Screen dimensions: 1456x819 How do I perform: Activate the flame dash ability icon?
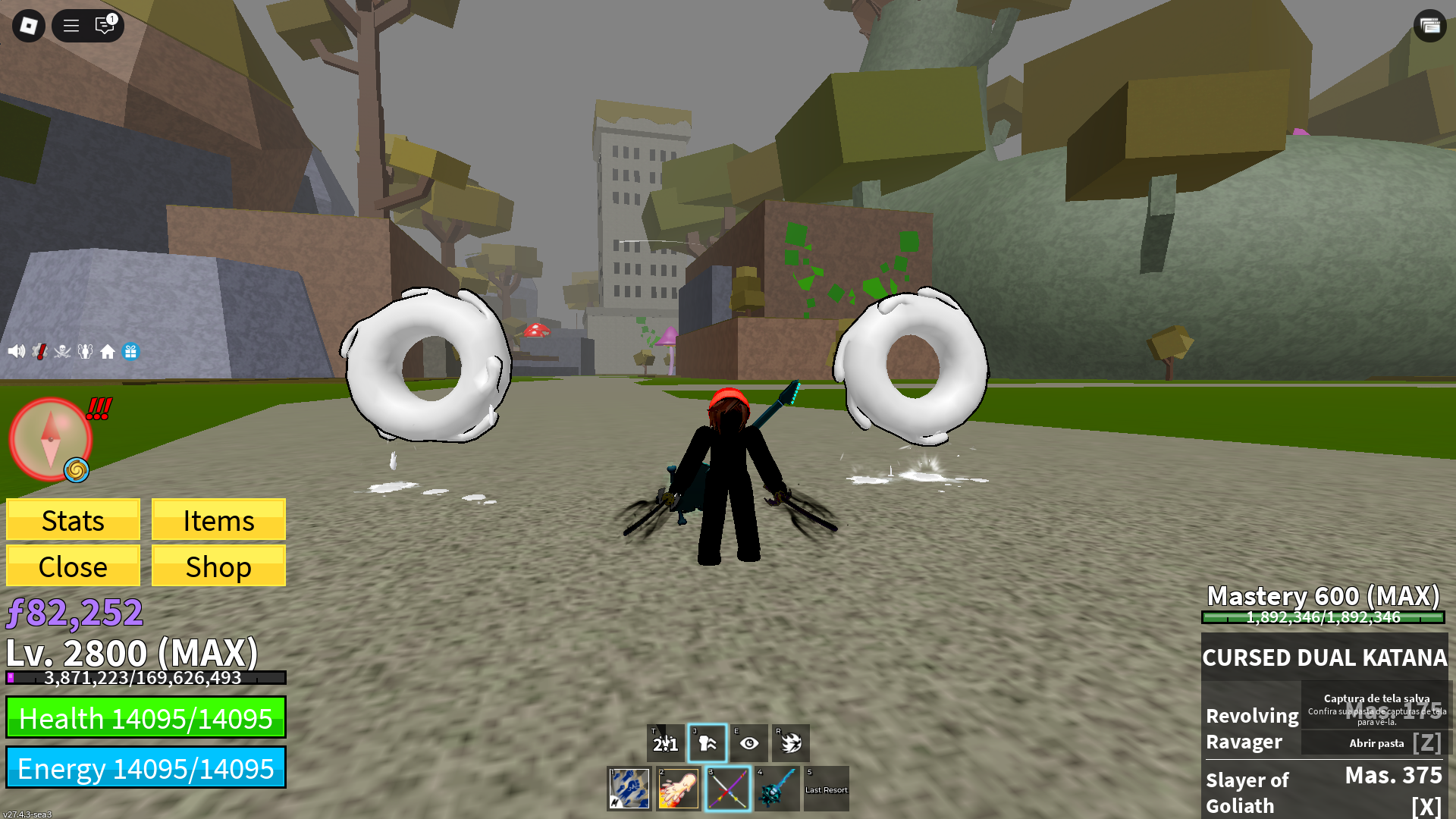pos(791,743)
